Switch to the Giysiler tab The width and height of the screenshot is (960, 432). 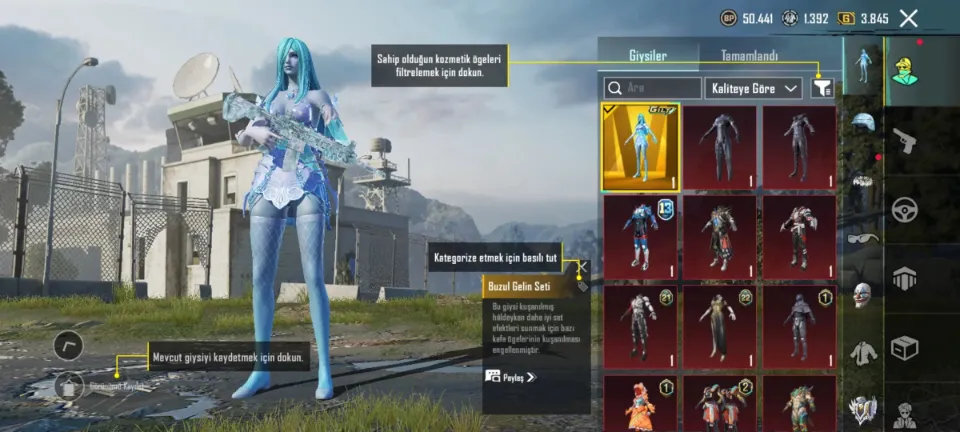(647, 56)
